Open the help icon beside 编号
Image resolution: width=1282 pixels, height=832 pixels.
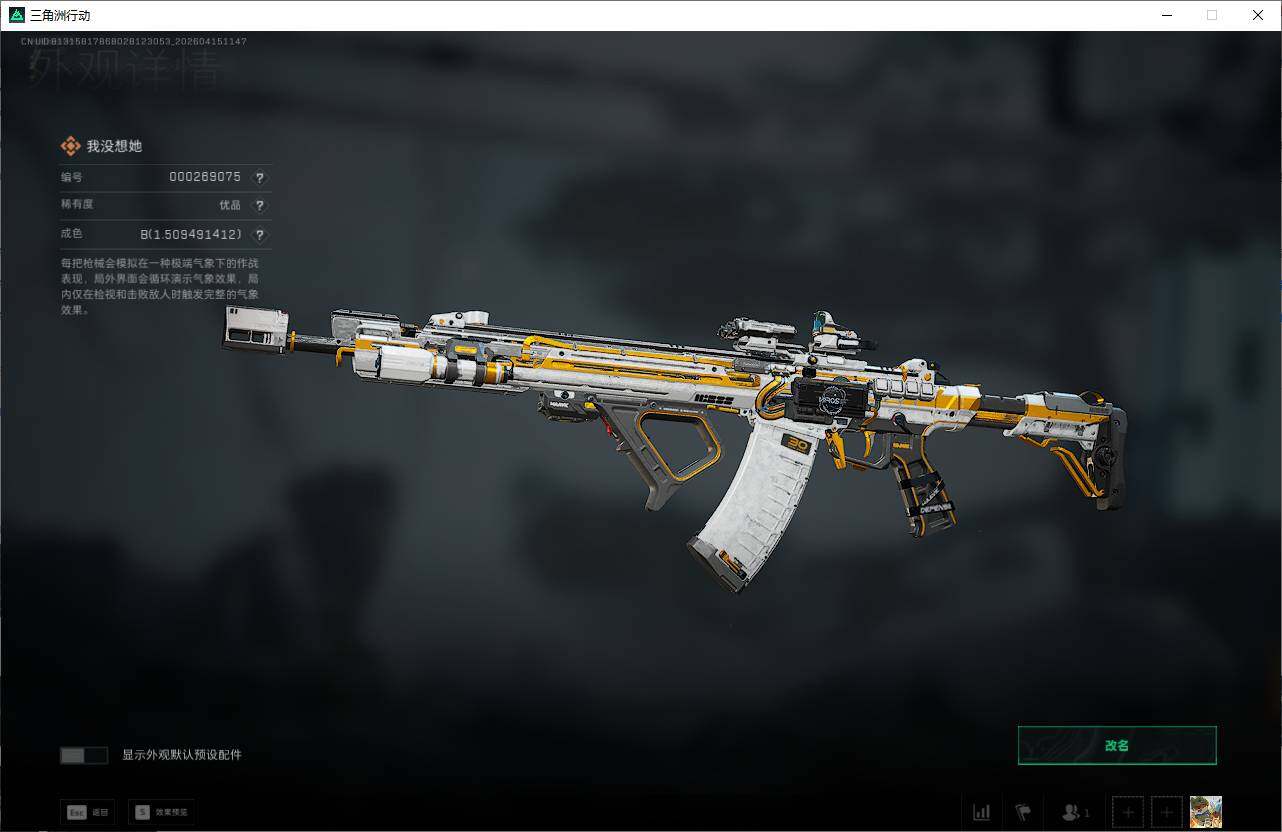pyautogui.click(x=260, y=177)
